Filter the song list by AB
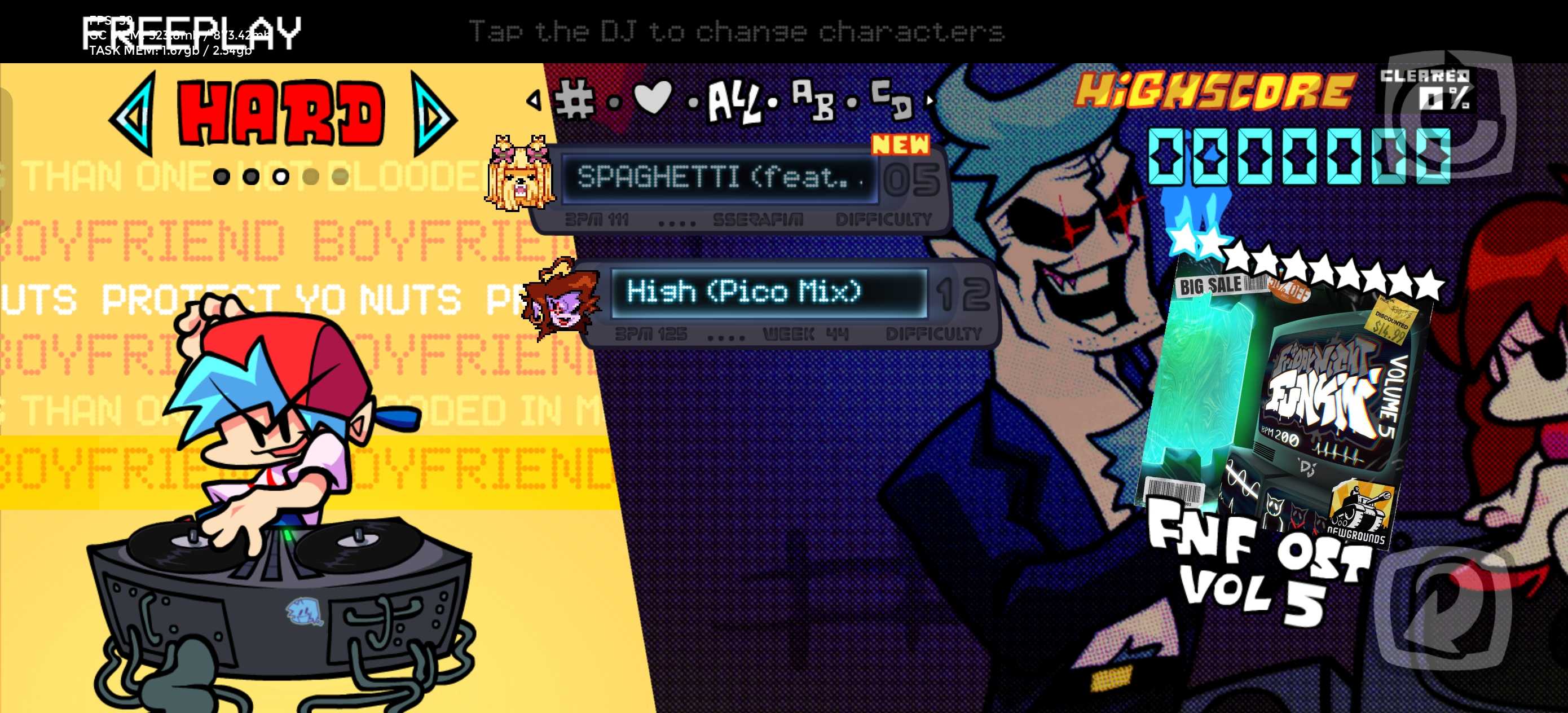 (813, 99)
